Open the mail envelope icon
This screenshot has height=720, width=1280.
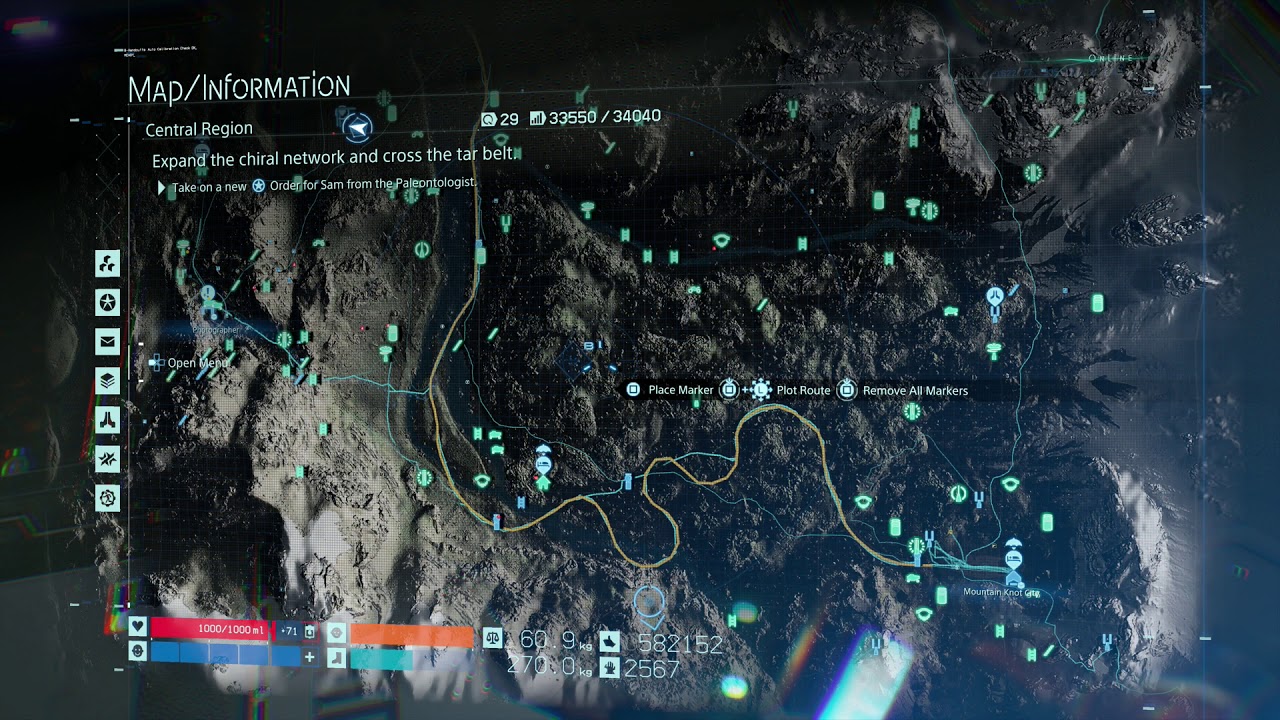click(x=107, y=342)
